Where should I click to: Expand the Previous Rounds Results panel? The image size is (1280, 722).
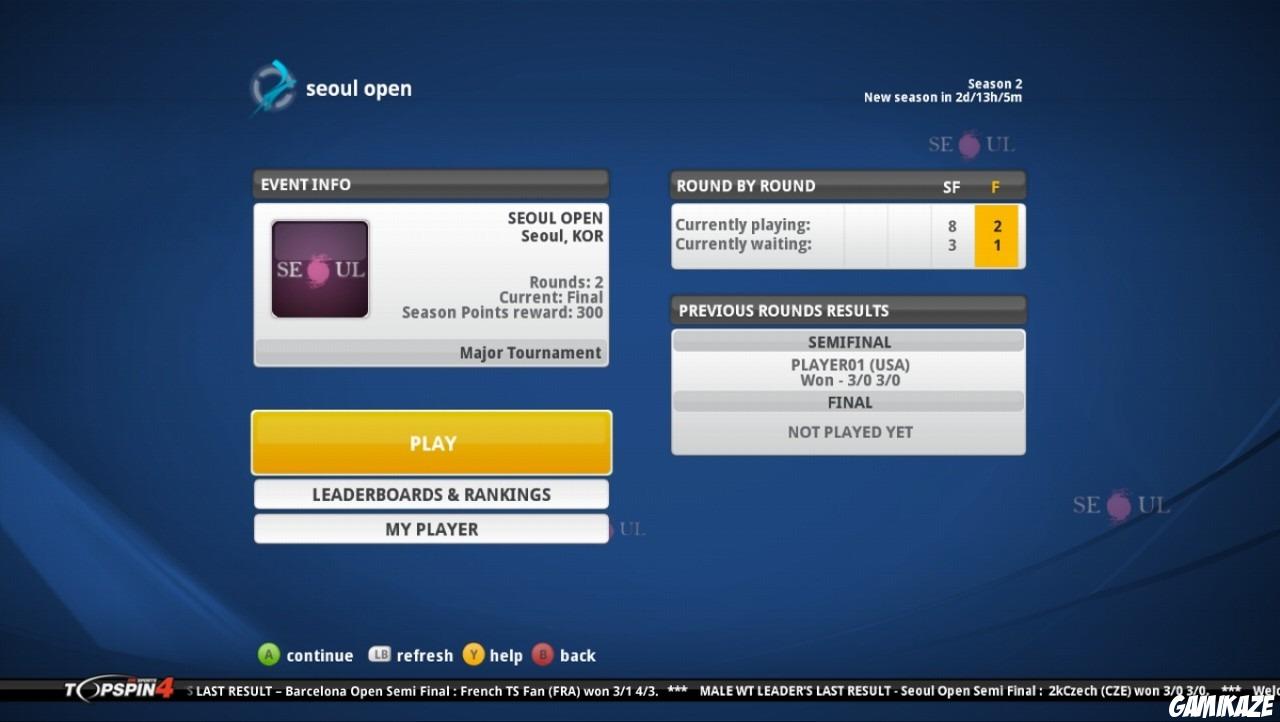(848, 310)
